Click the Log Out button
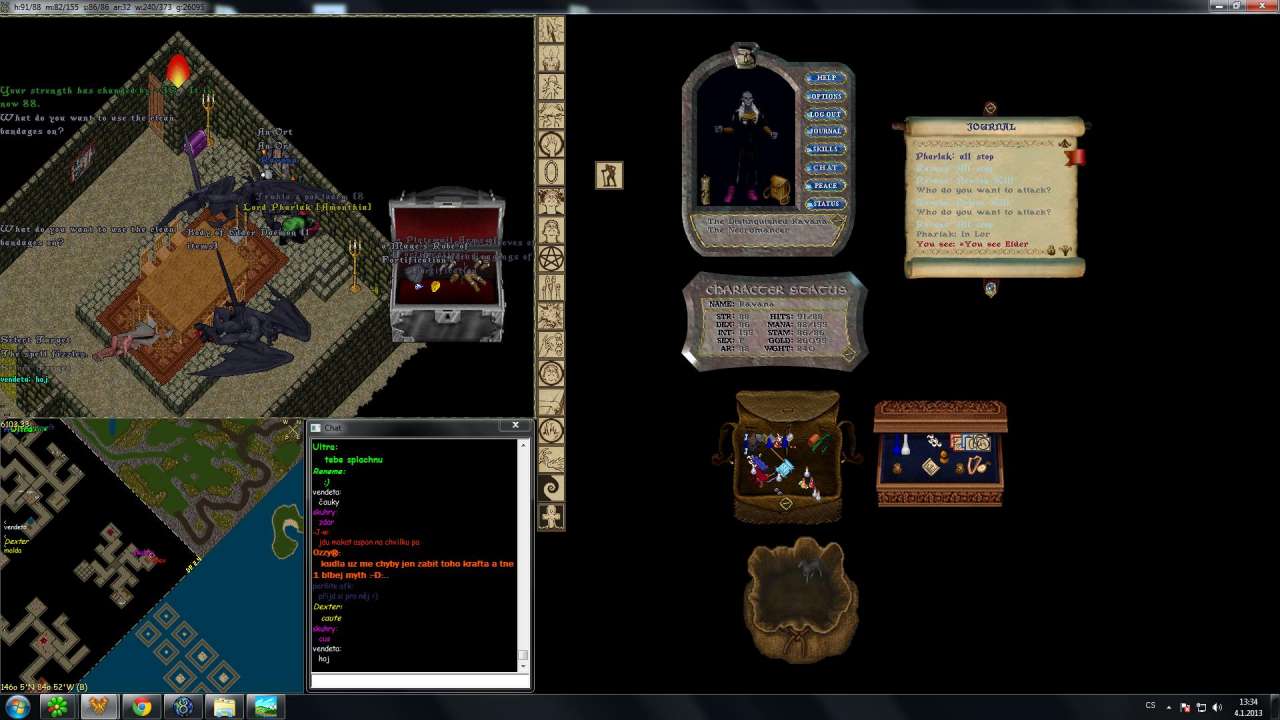This screenshot has width=1280, height=720. tap(825, 114)
